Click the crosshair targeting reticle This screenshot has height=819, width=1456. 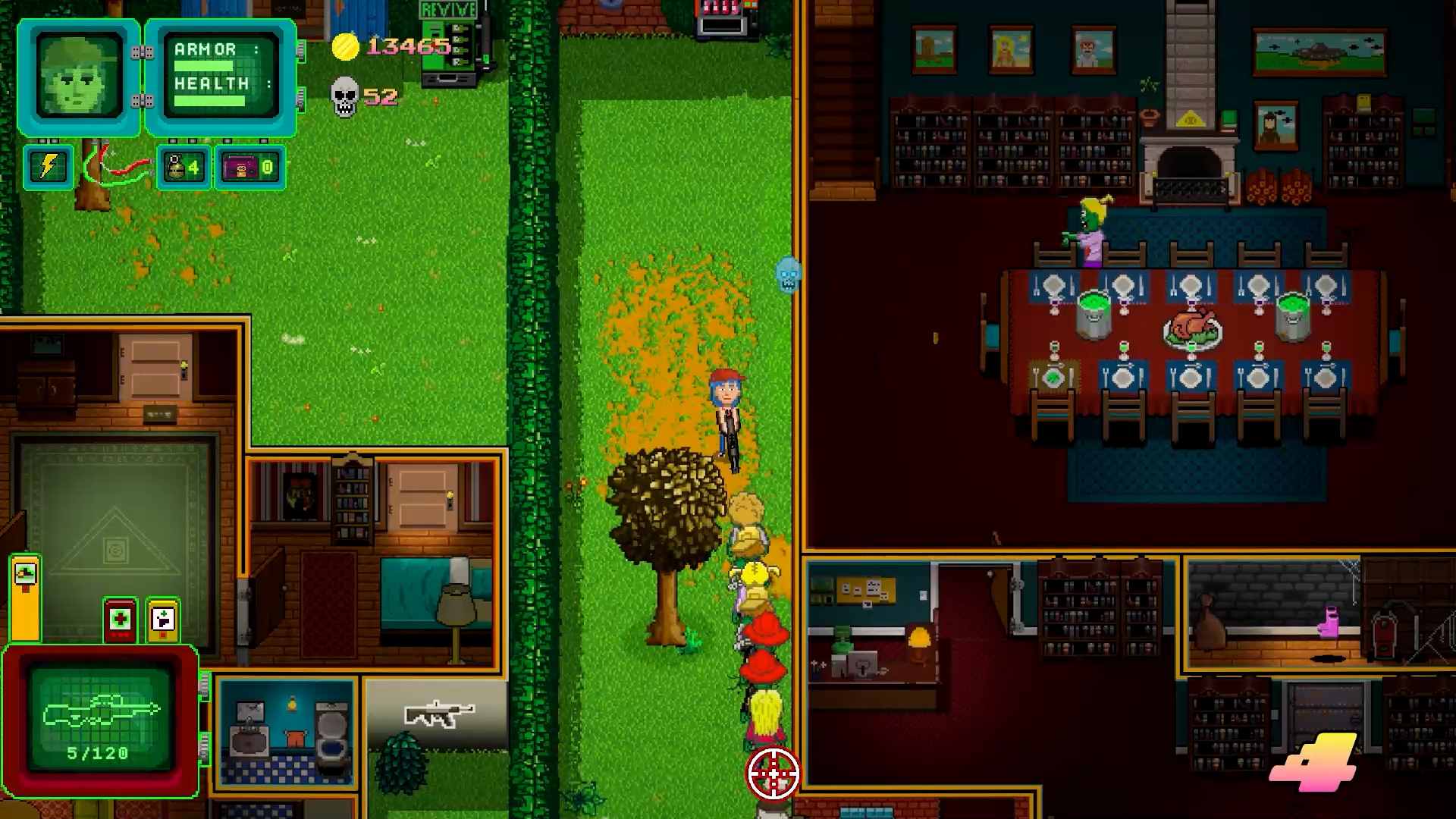773,773
